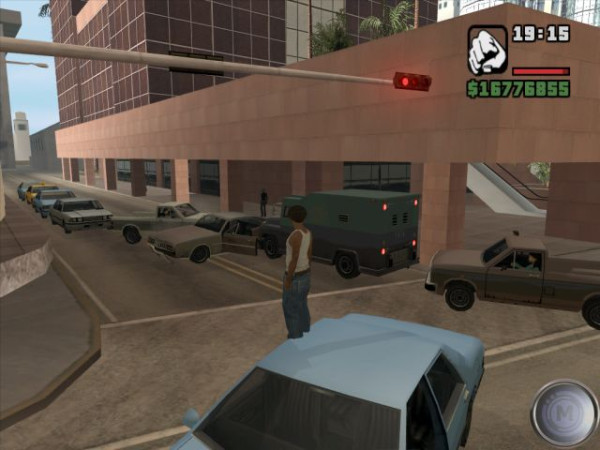The image size is (600, 450).
Task: Open the round M button
Action: coord(564,412)
